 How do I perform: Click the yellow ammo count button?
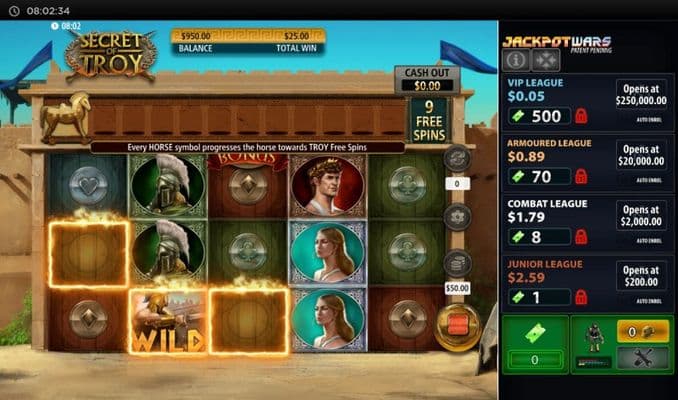tap(642, 332)
